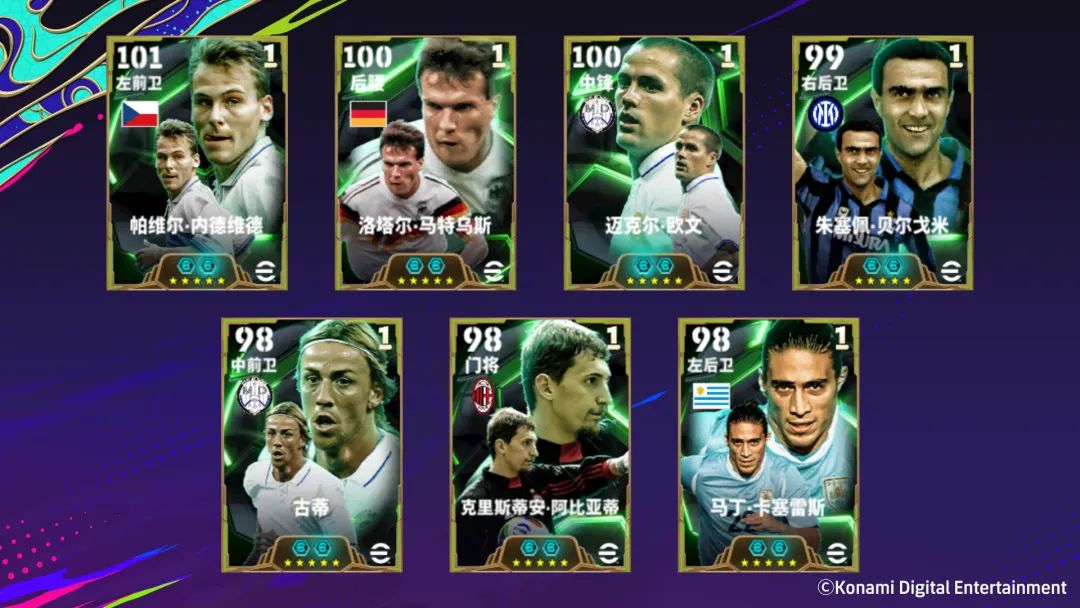The height and width of the screenshot is (608, 1080).
Task: View the 克里斯蒂安·阿比亚蒂 goalkeeper card
Action: coord(540,445)
